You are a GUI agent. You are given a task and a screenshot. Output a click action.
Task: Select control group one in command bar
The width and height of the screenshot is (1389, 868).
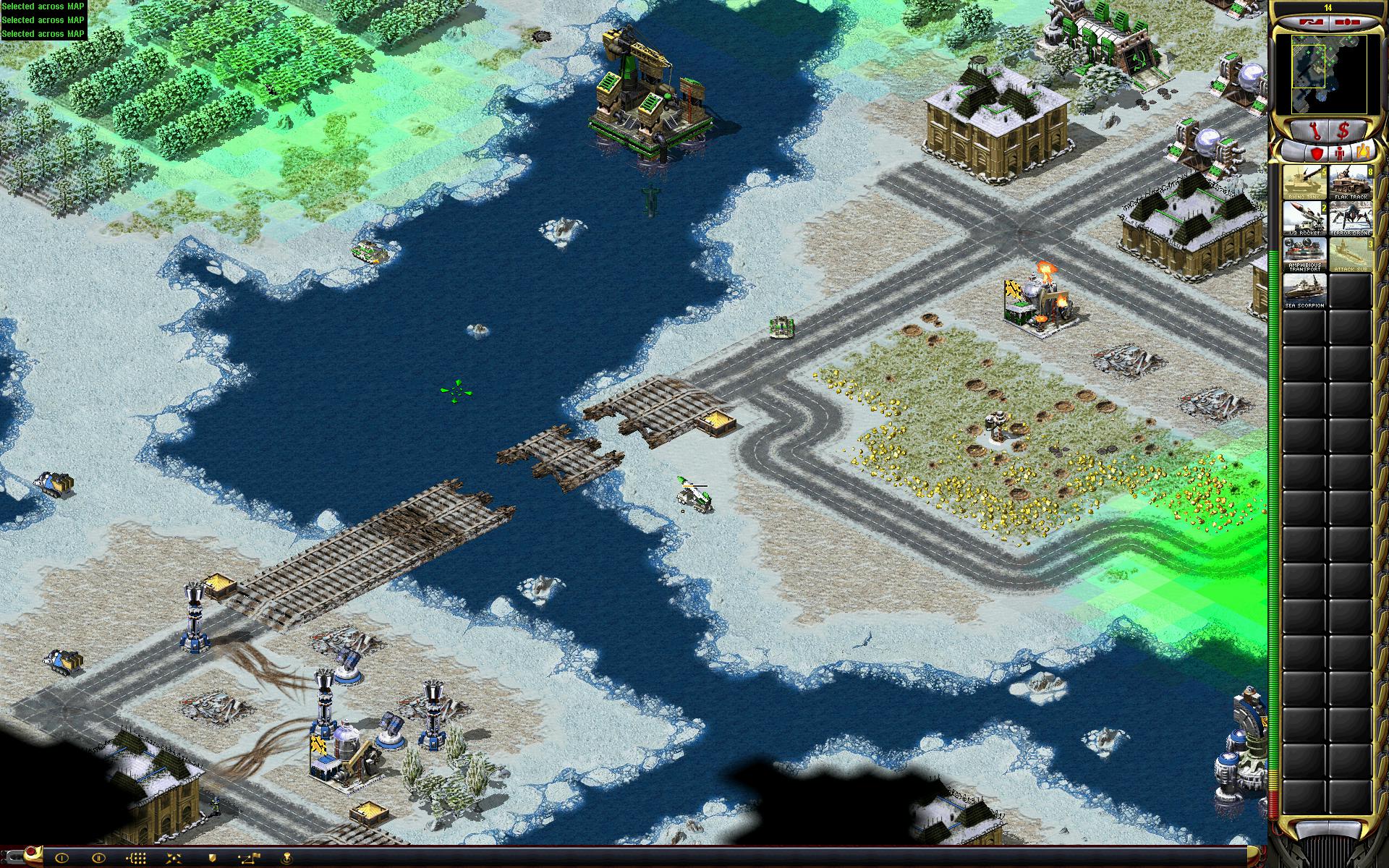pos(61,859)
